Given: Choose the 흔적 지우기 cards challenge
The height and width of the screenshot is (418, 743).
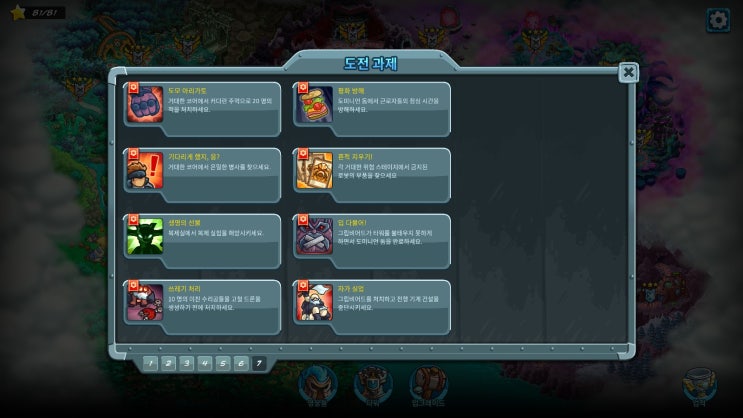Looking at the screenshot, I should [x=372, y=170].
